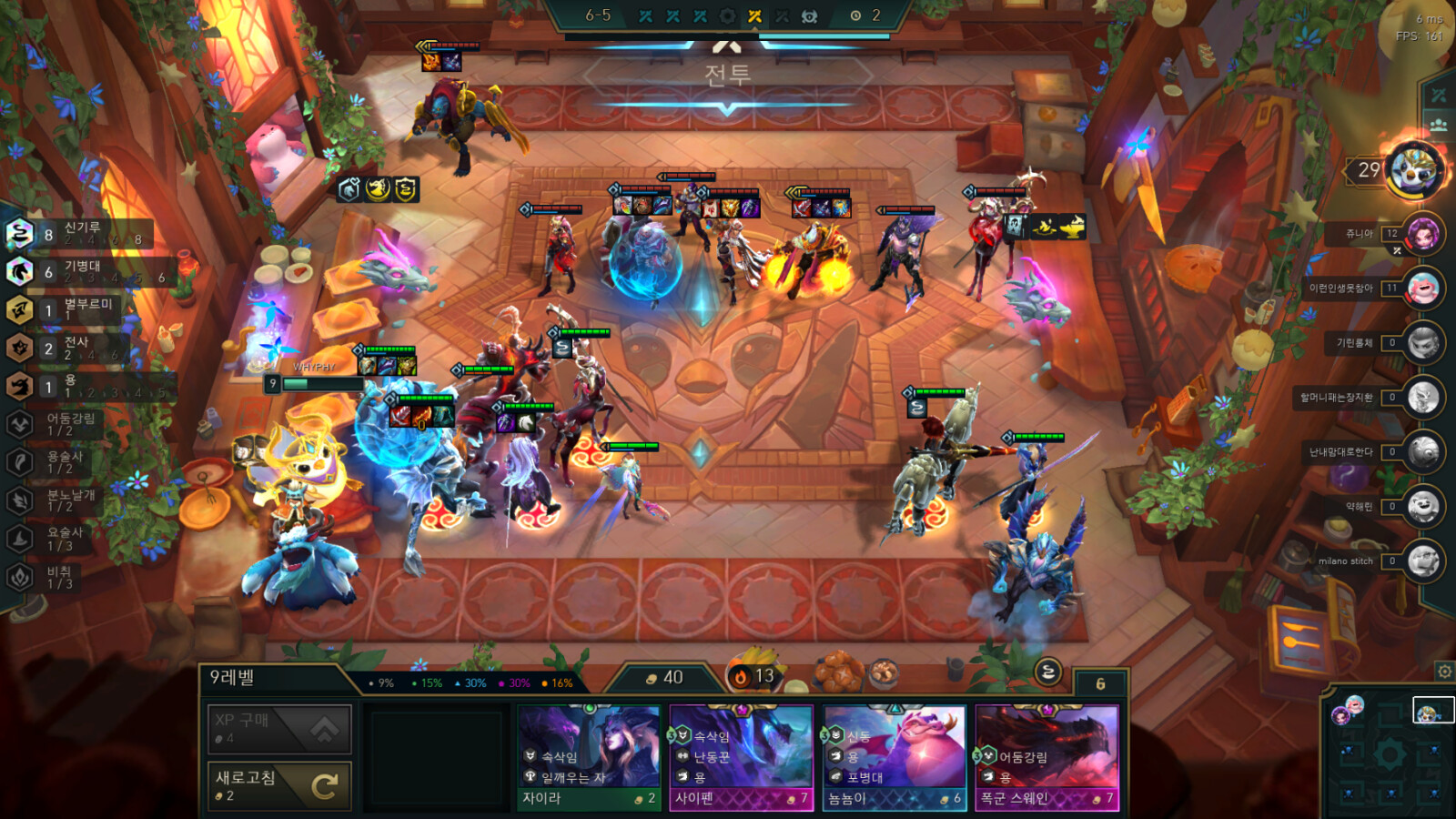The width and height of the screenshot is (1456, 819).
Task: Refresh the shop with 새로고침
Action: (279, 784)
